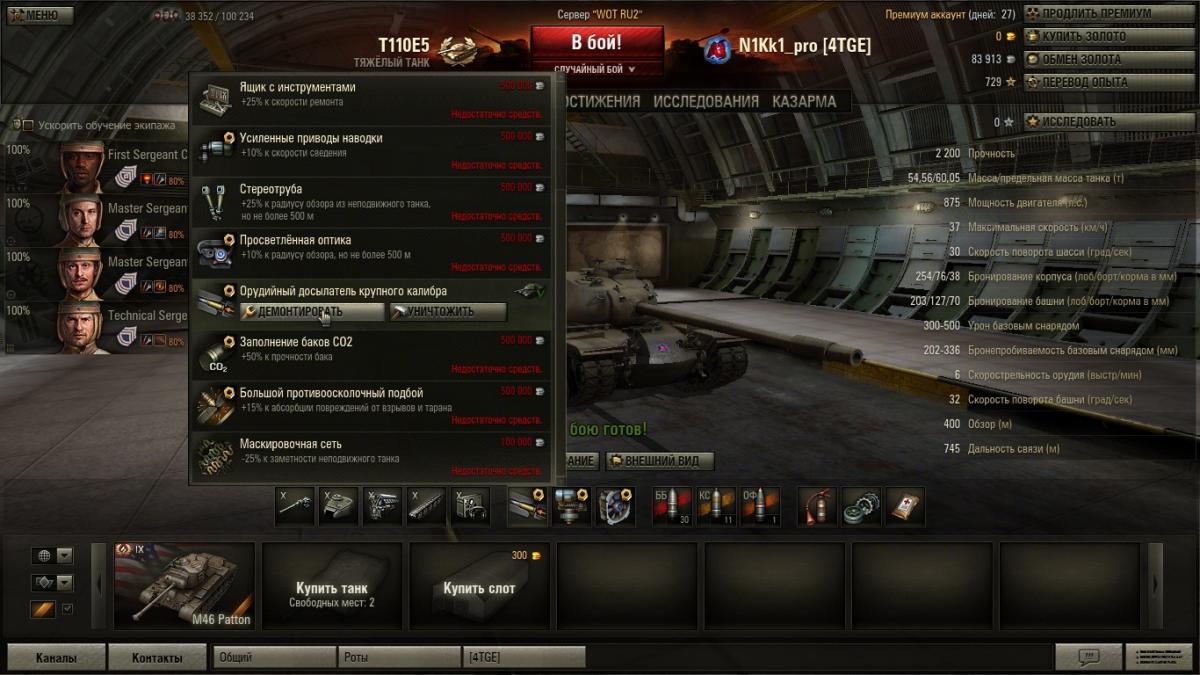Click Купить слот tile
The height and width of the screenshot is (675, 1200).
[x=479, y=586]
